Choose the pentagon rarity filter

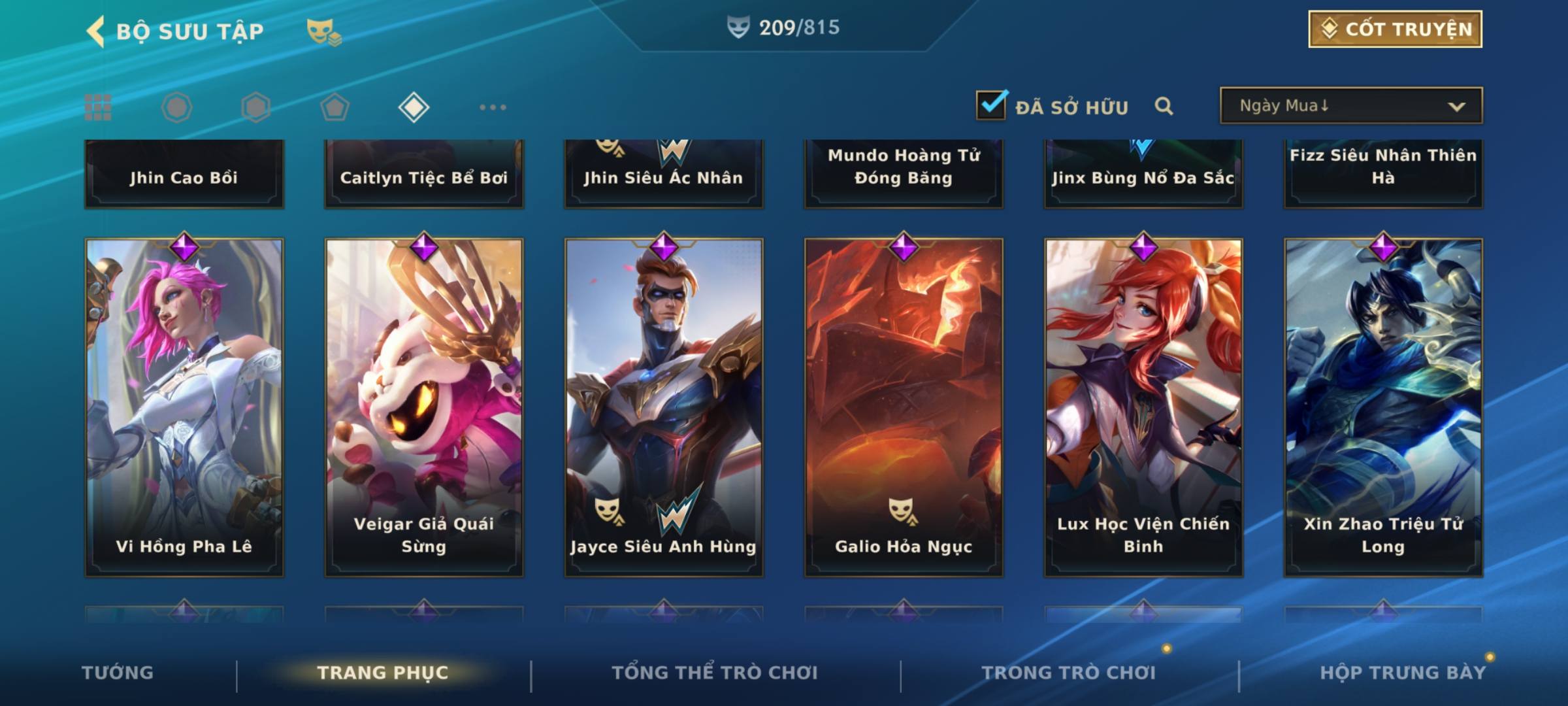[335, 107]
